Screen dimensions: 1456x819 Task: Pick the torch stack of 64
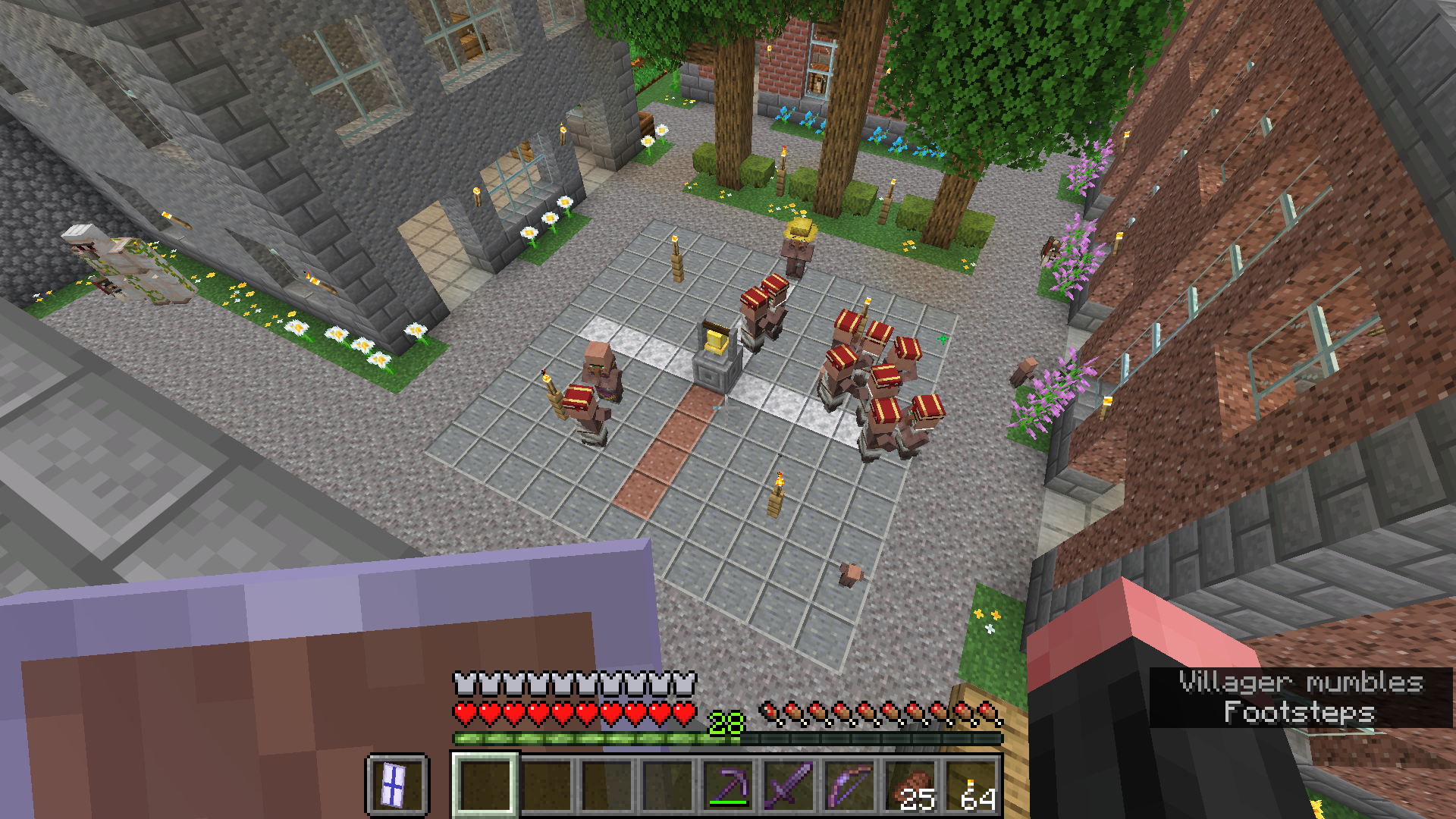(971, 784)
